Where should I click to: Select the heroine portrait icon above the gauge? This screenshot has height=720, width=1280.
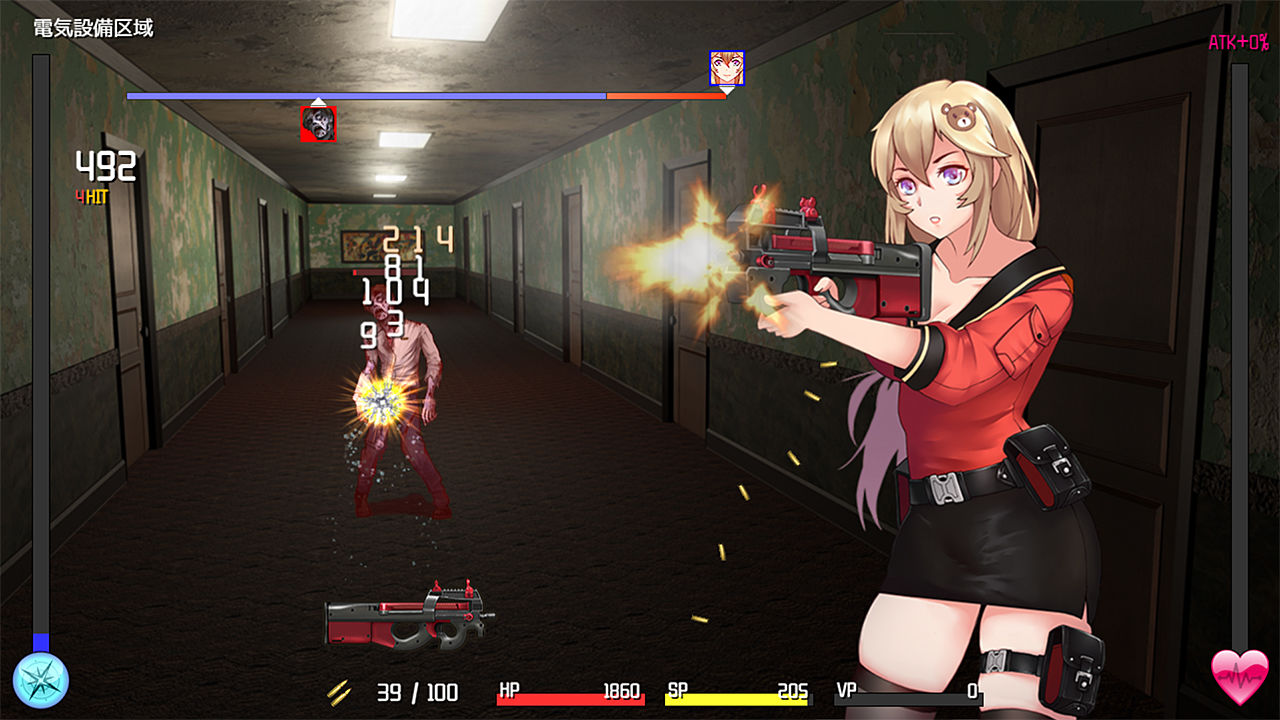tap(727, 68)
